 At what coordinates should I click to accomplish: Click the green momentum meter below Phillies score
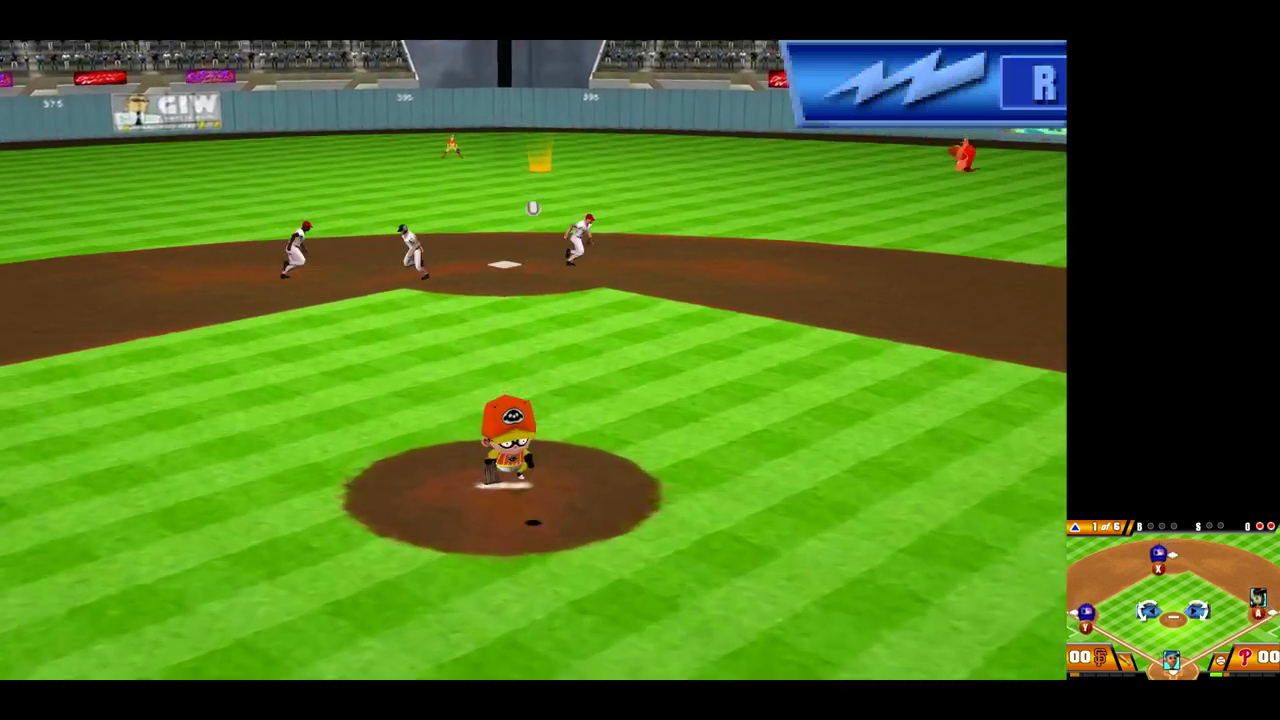pos(1215,673)
